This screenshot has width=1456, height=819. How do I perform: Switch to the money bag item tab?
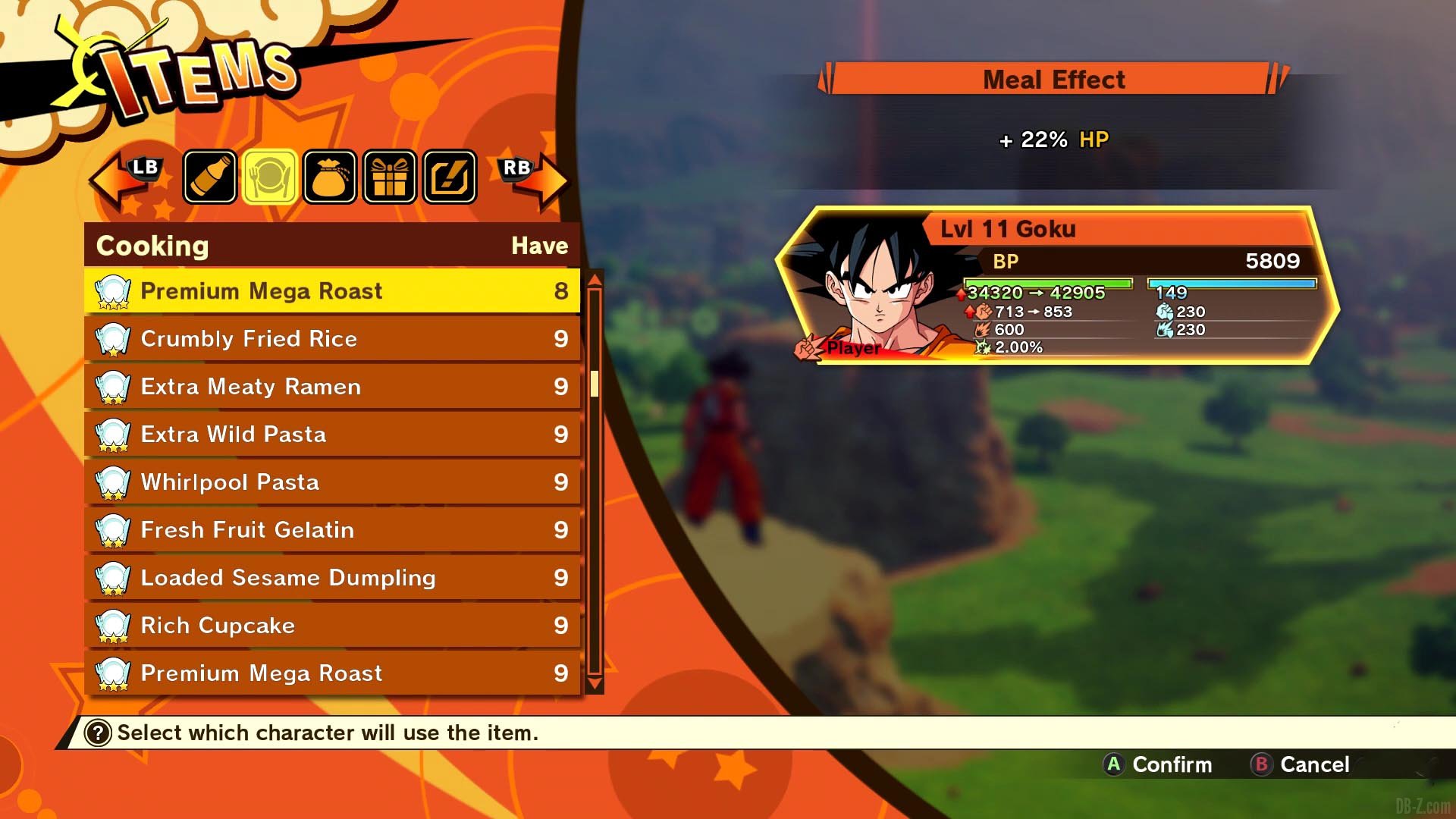pos(329,177)
